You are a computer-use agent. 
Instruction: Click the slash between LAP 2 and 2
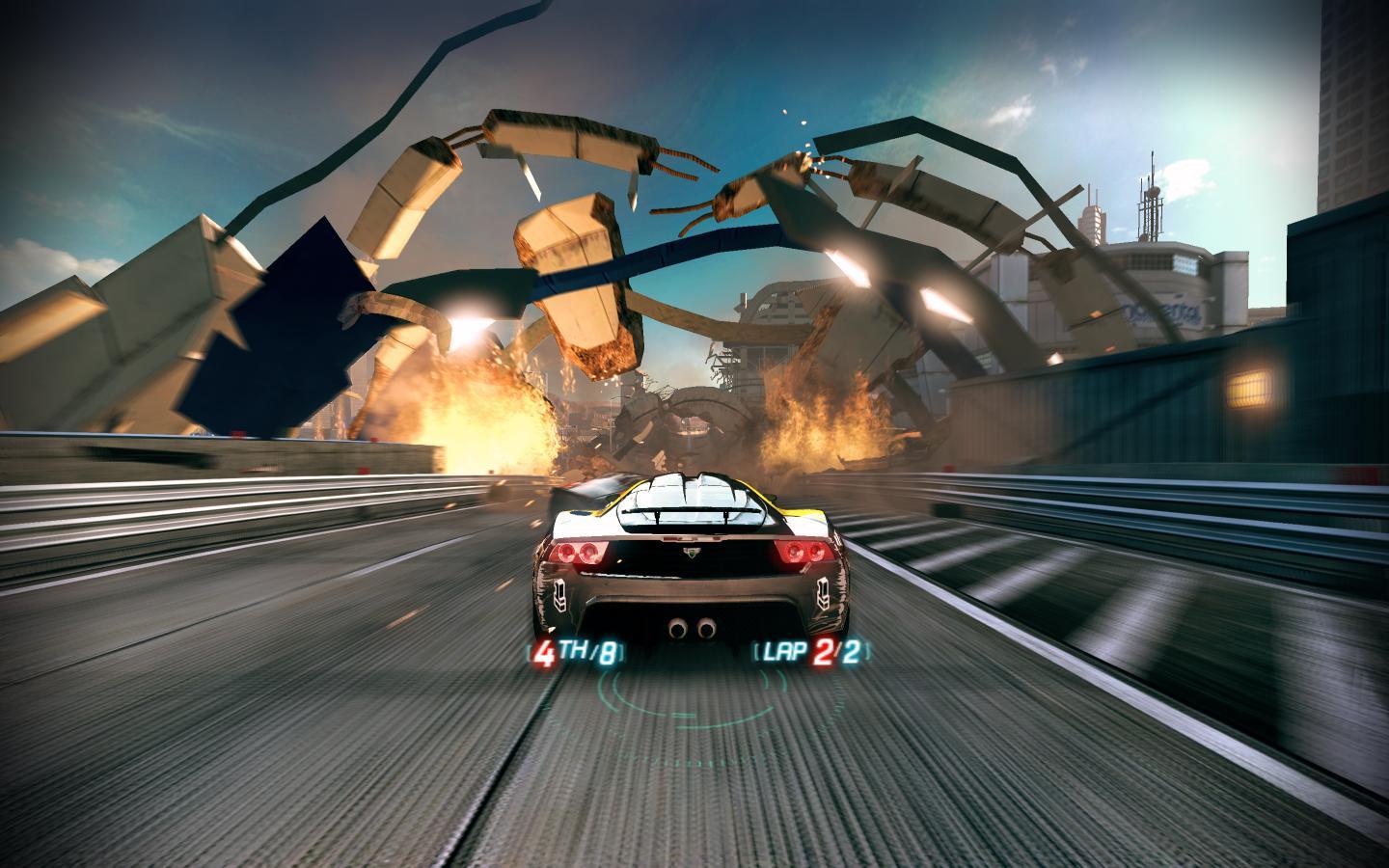pyautogui.click(x=835, y=652)
